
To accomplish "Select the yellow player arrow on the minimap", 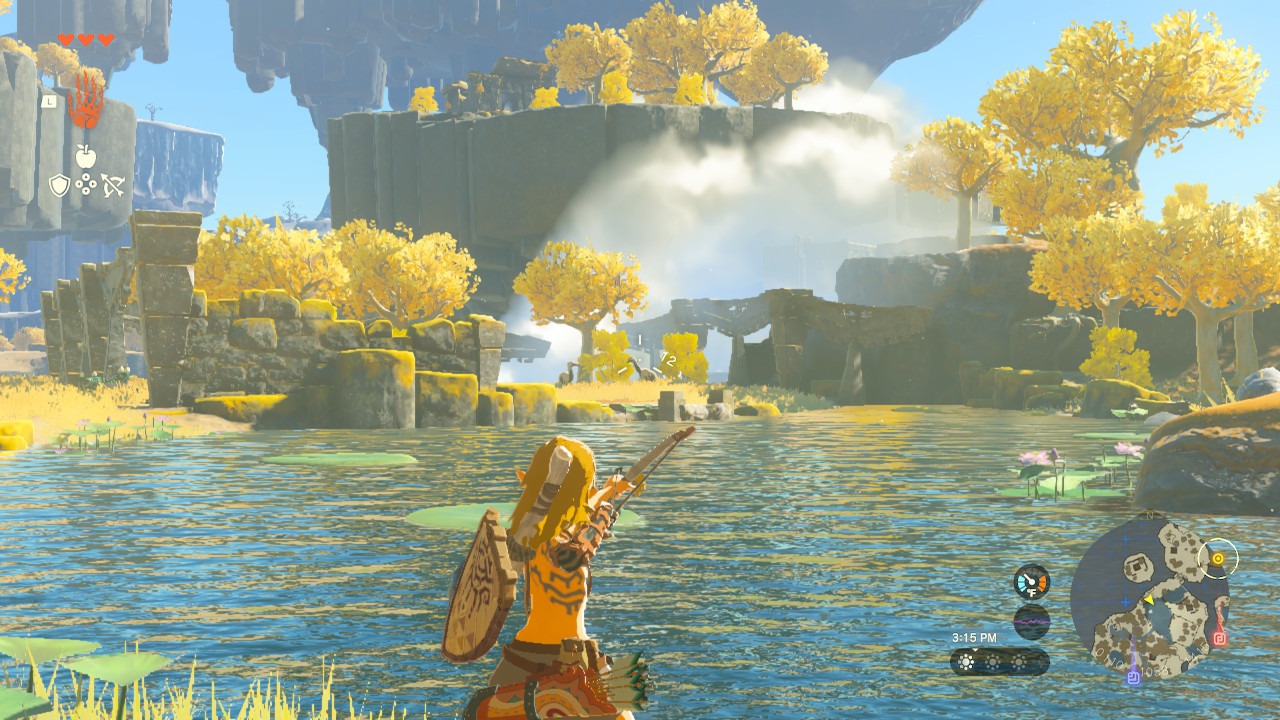I will click(1150, 600).
